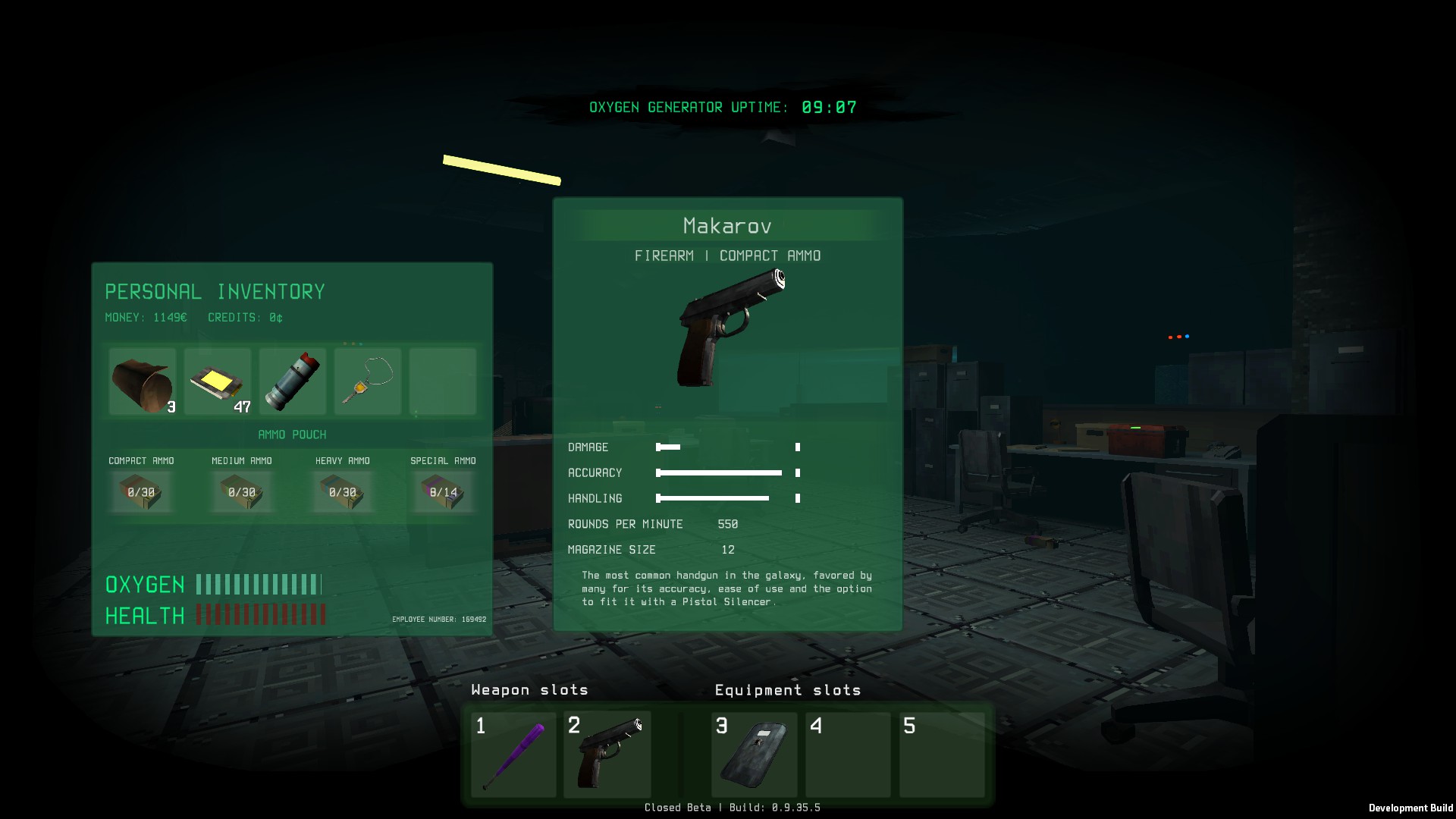Viewport: 1456px width, 819px height.
Task: Click the yellow keycard stack slot
Action: tap(218, 381)
